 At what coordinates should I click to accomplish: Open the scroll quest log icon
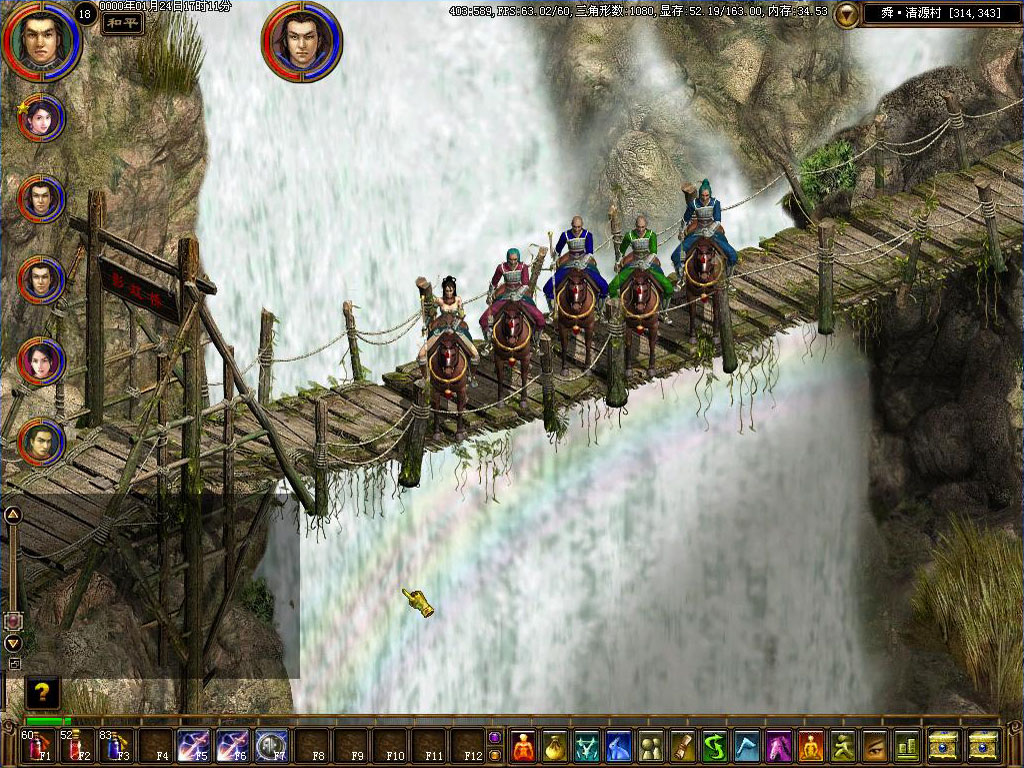(x=684, y=746)
